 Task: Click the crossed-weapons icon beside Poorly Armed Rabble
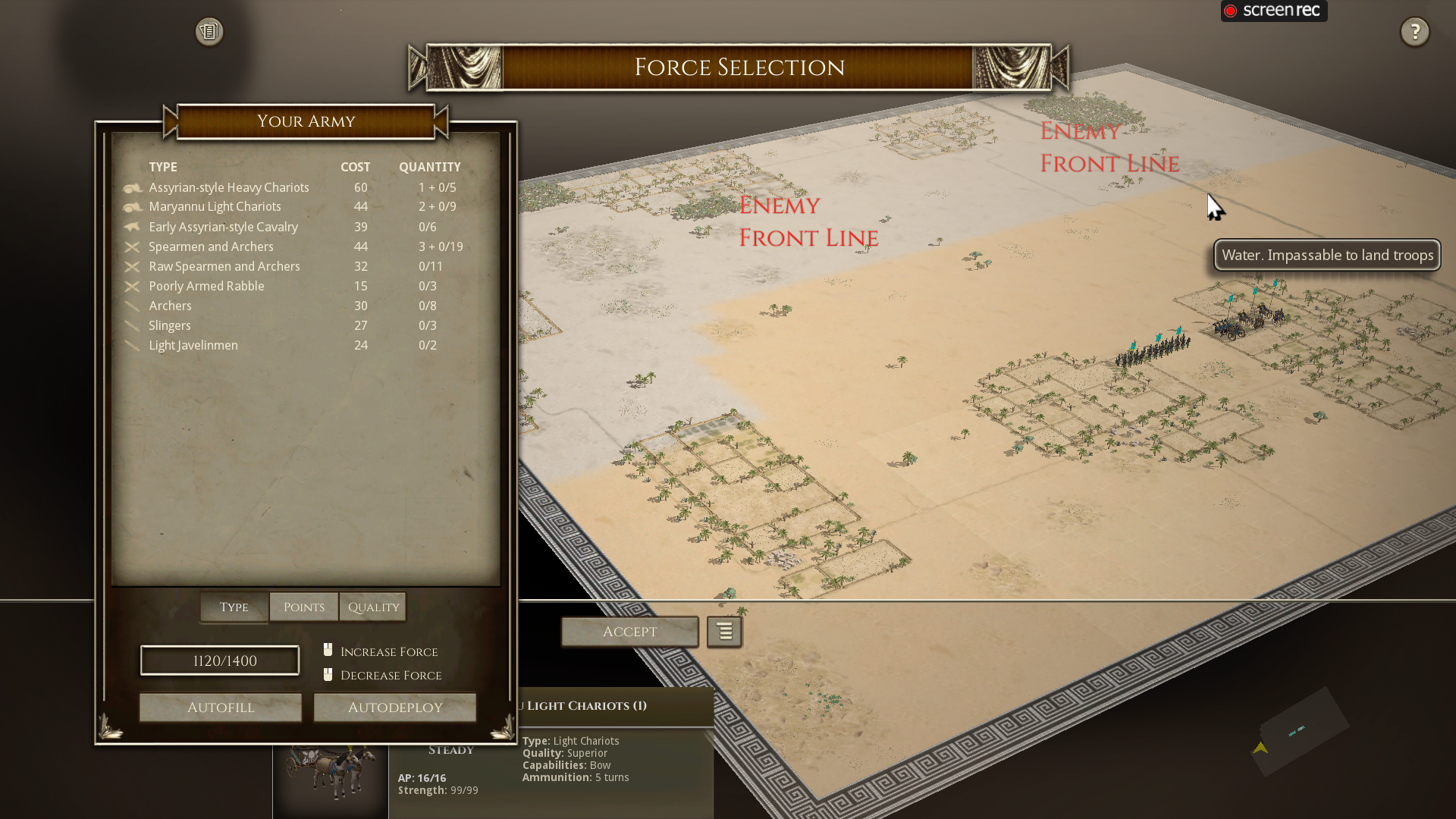[132, 286]
